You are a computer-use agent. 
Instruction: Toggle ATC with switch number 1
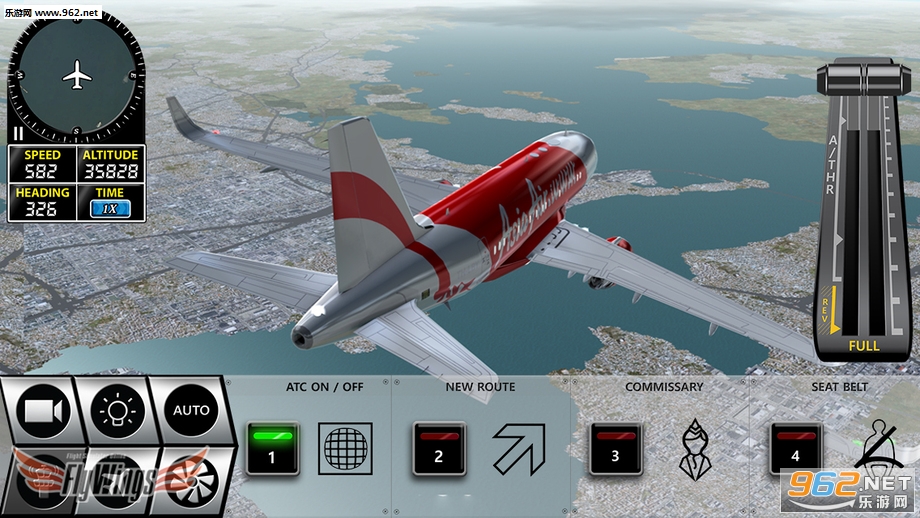271,448
